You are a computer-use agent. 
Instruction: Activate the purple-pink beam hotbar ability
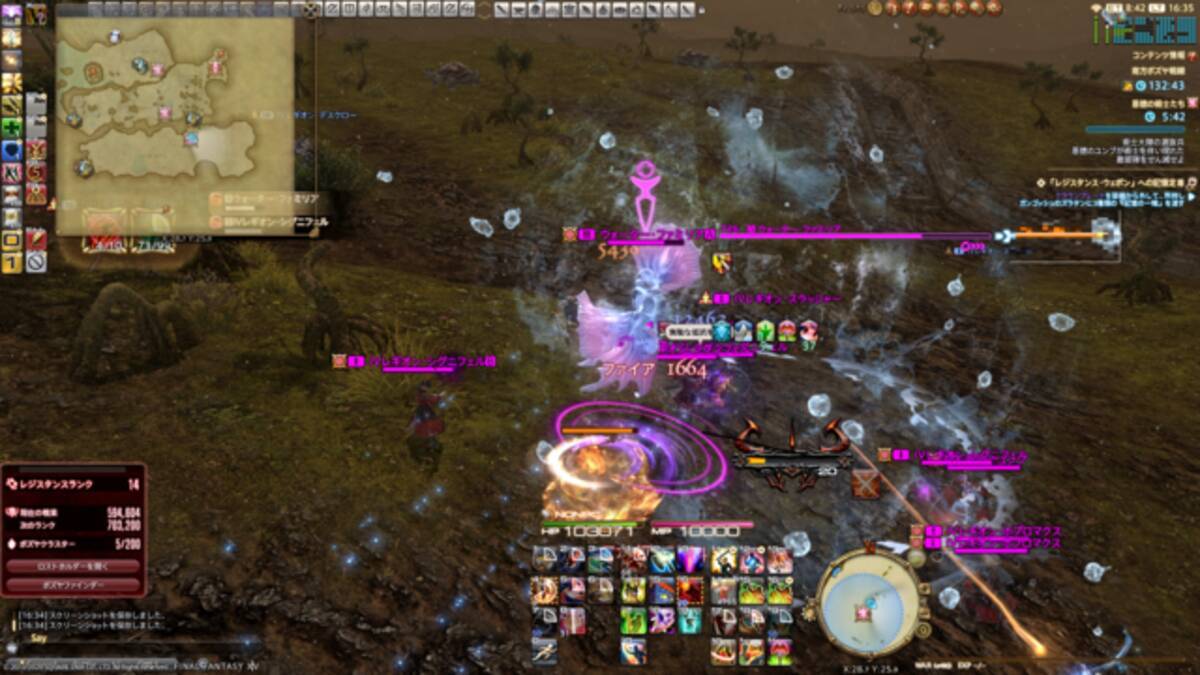pyautogui.click(x=690, y=561)
